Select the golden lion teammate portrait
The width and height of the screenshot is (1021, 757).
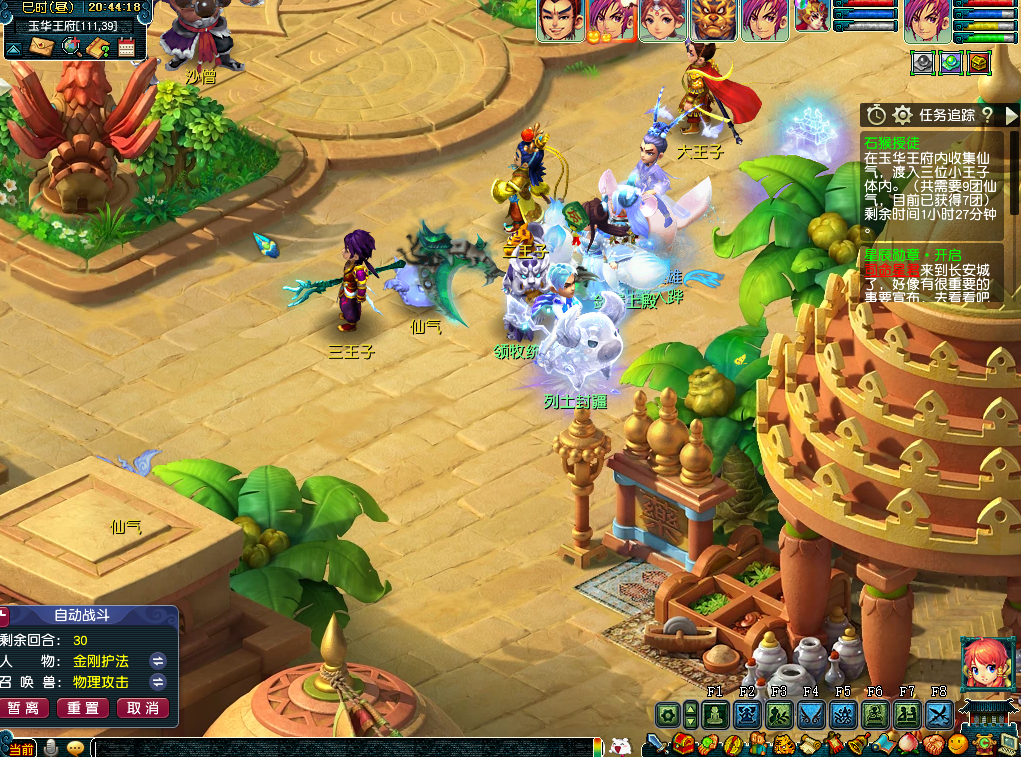(711, 20)
